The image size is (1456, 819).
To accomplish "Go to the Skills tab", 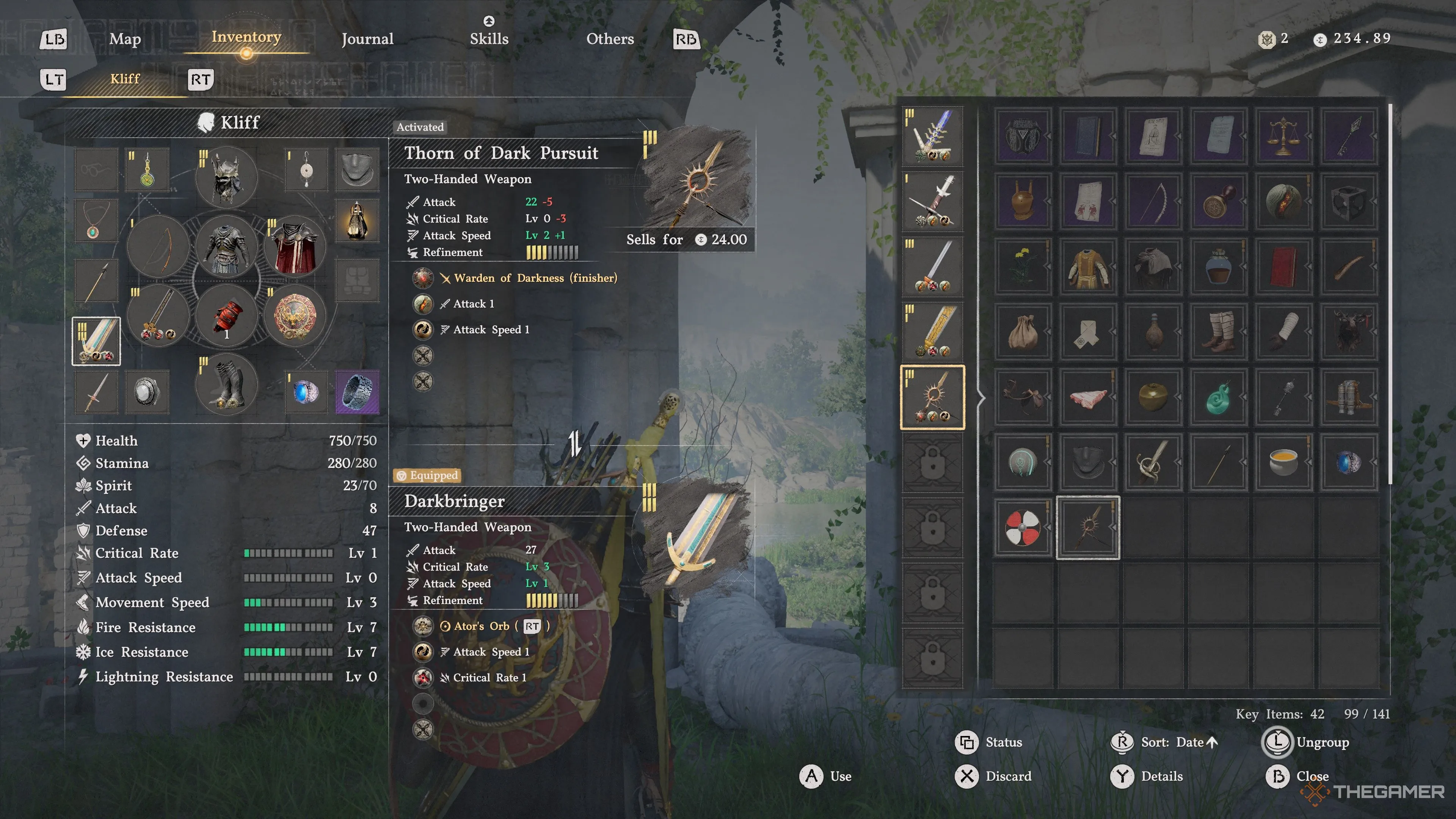I will 489,39.
